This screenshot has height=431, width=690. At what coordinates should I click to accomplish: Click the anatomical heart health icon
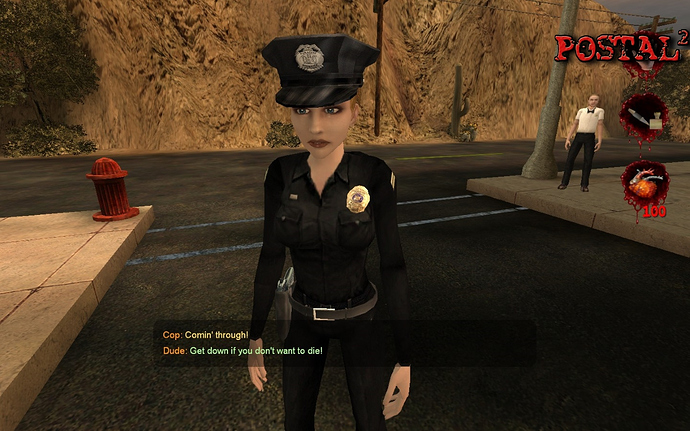pyautogui.click(x=645, y=182)
